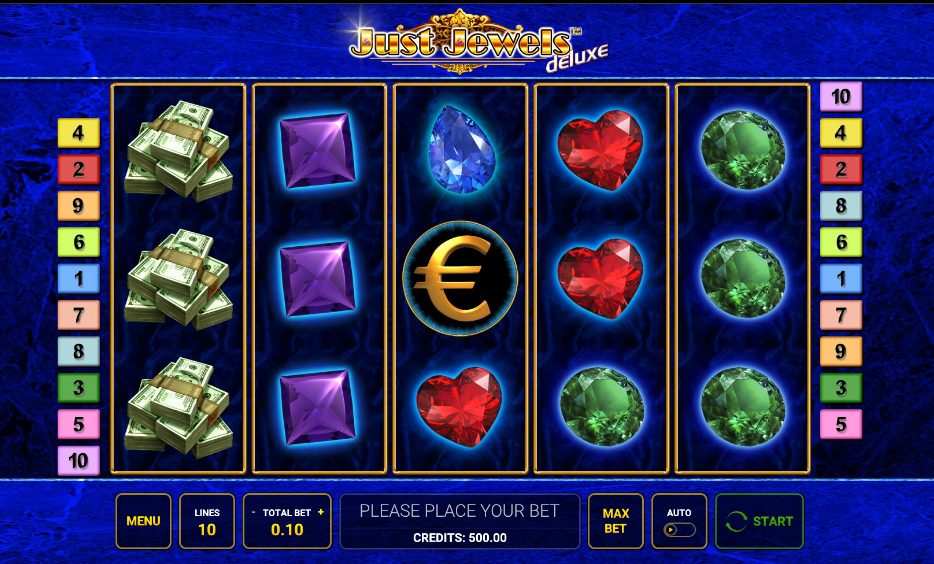934x564 pixels.
Task: Decrease total bet with the minus sign
Action: (254, 512)
